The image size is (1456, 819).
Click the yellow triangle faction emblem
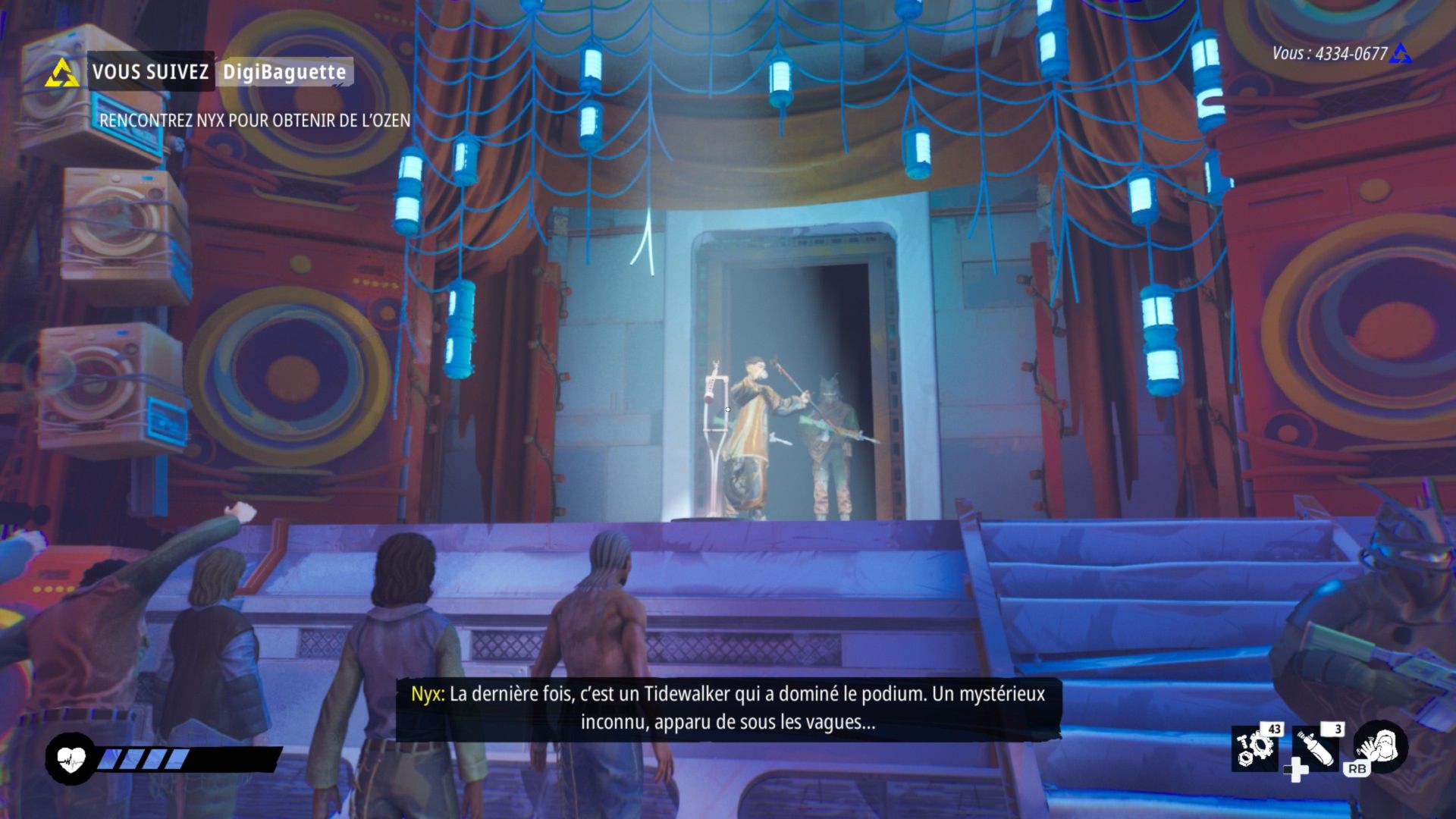click(x=61, y=74)
